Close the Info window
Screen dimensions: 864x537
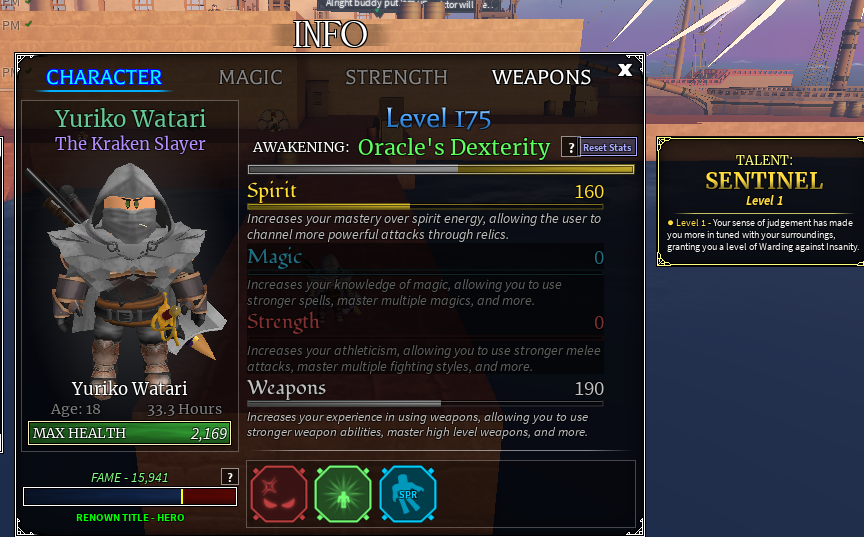[x=625, y=69]
